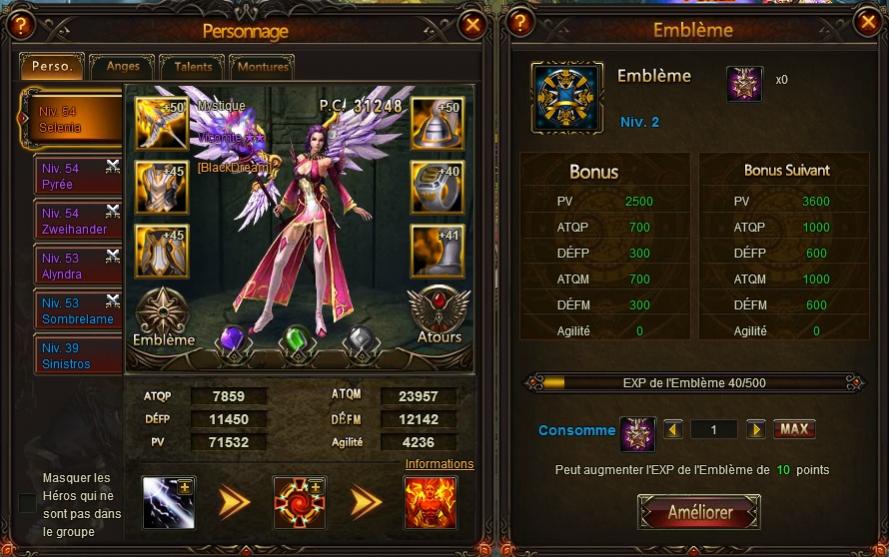Set emblem consumption to MAX

point(794,430)
